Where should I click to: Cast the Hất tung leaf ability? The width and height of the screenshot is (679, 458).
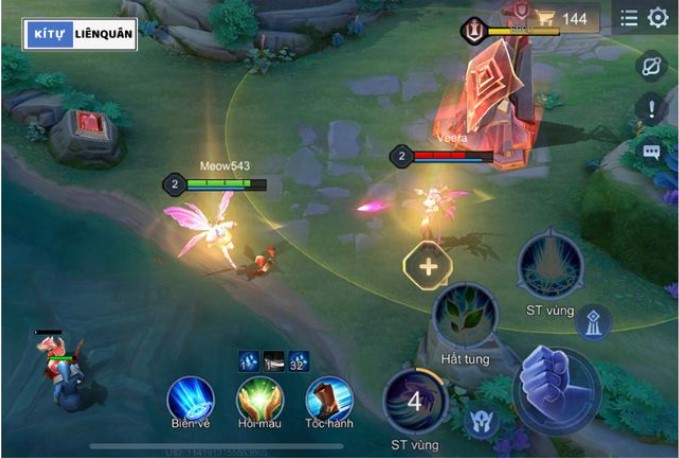pos(465,314)
